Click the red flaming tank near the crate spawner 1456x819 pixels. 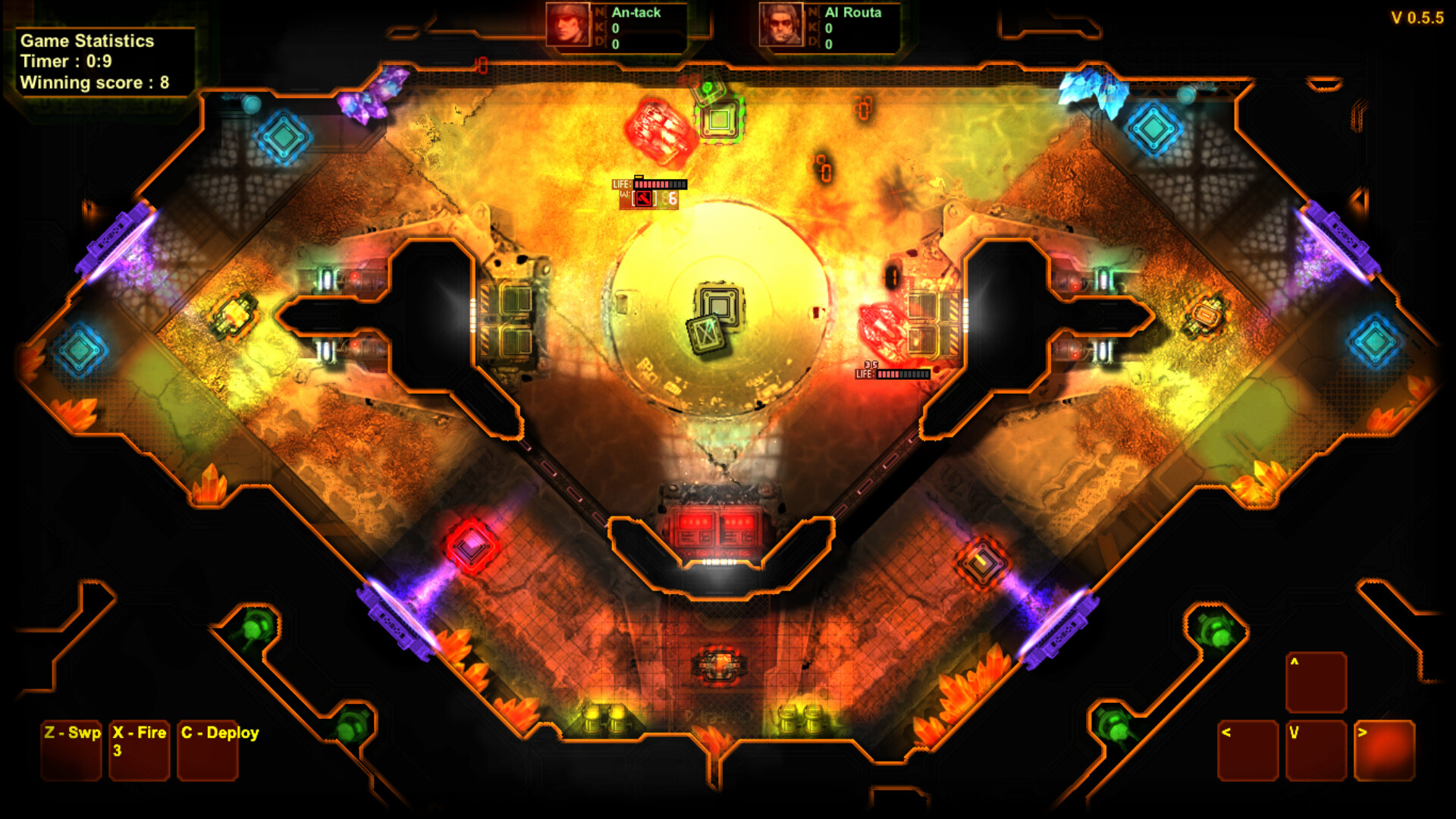click(659, 127)
